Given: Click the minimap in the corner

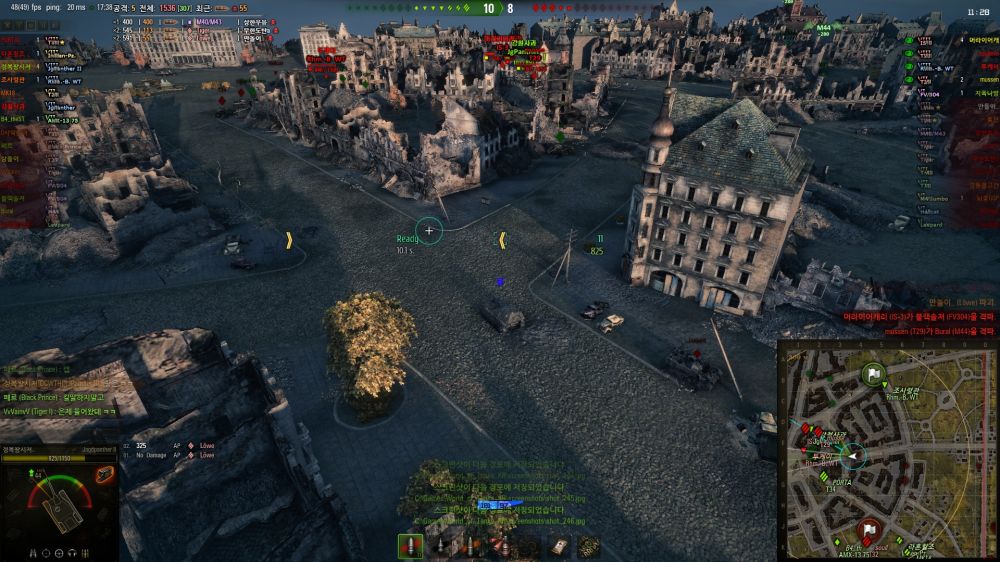Looking at the screenshot, I should 887,450.
